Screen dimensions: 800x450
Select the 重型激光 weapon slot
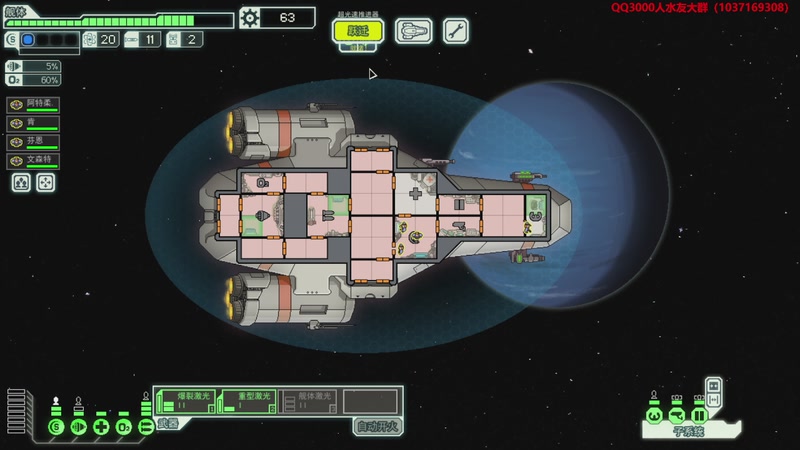point(248,400)
